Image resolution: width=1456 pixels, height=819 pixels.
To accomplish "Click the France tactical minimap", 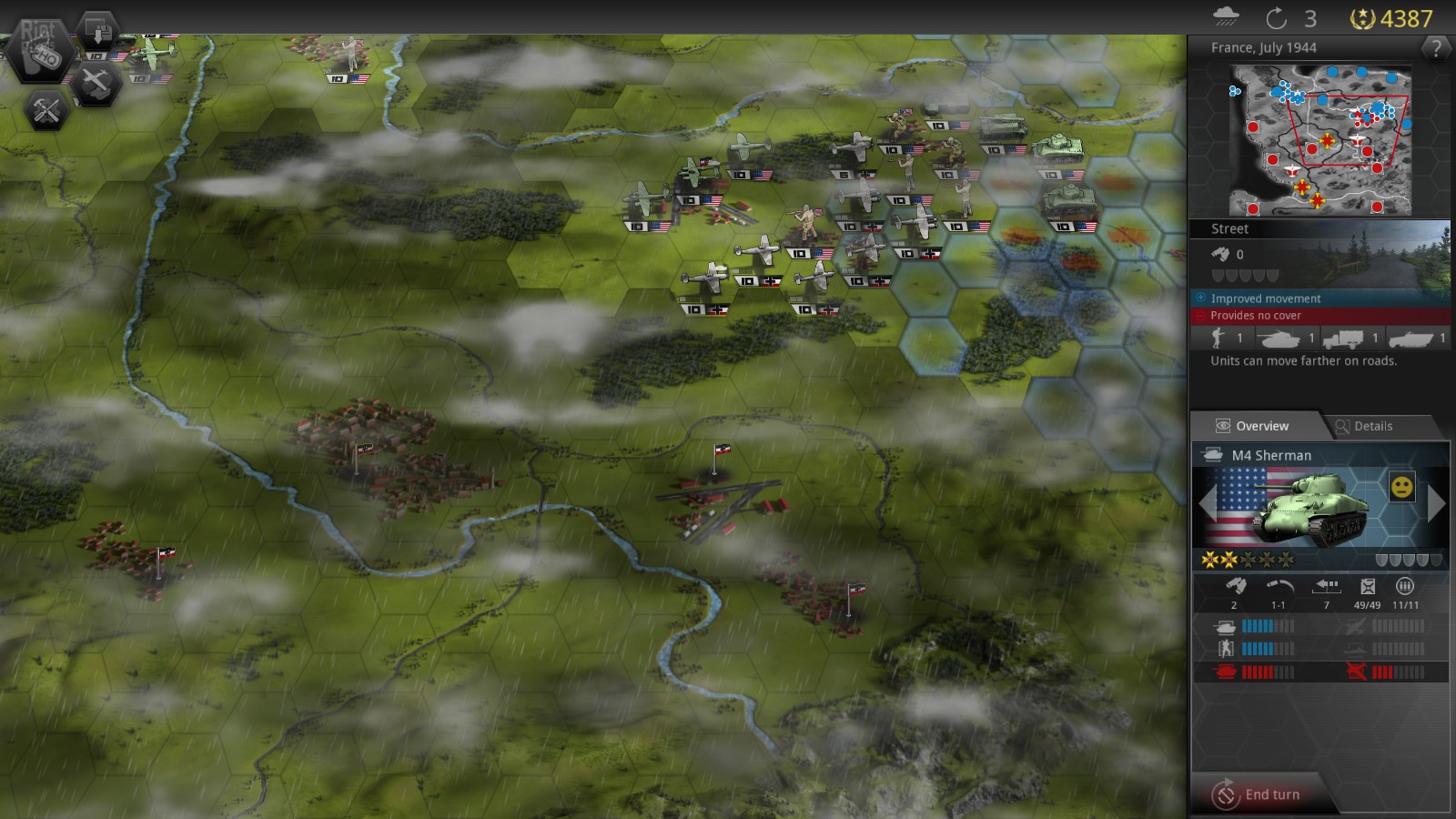I will pos(1319,139).
